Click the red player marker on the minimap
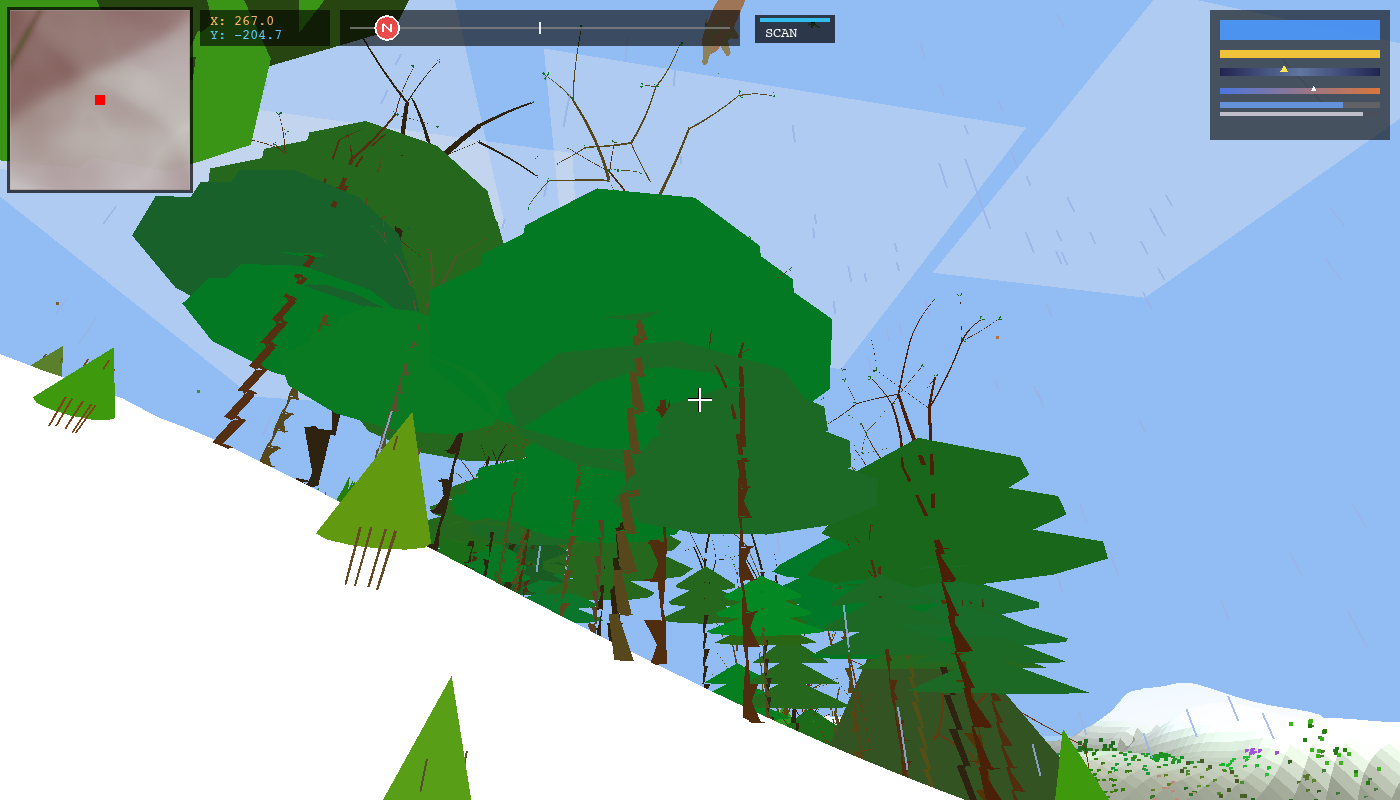 99,99
